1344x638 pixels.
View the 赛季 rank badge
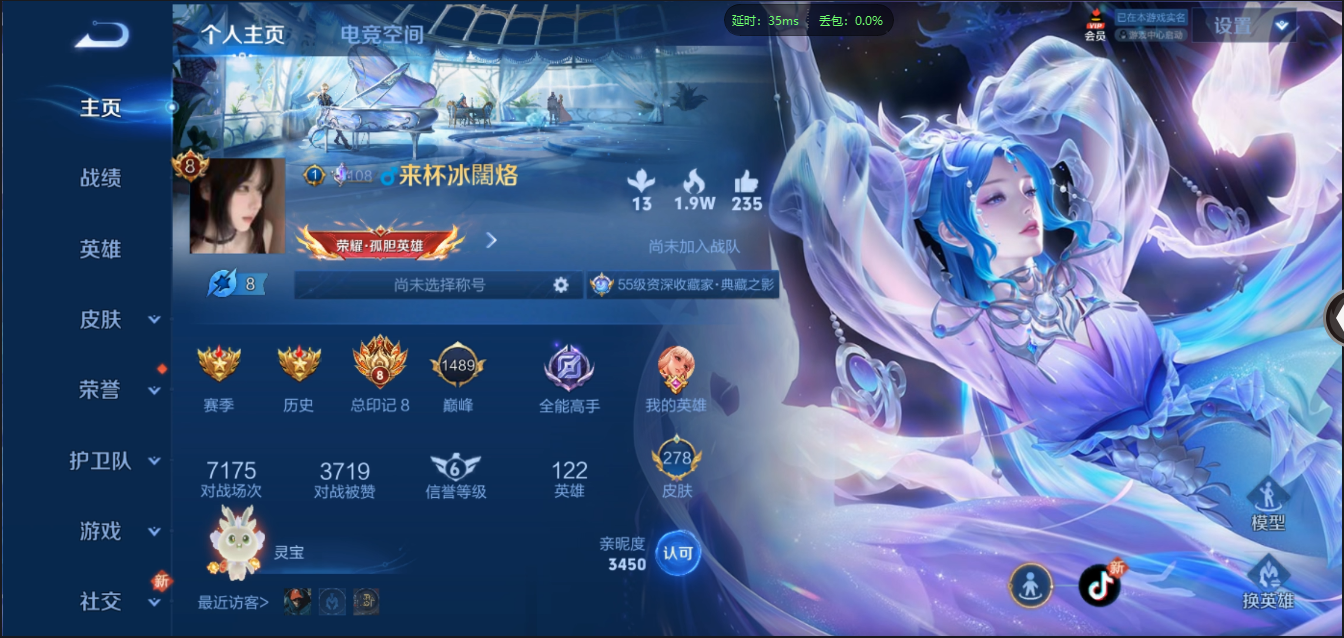(x=218, y=364)
